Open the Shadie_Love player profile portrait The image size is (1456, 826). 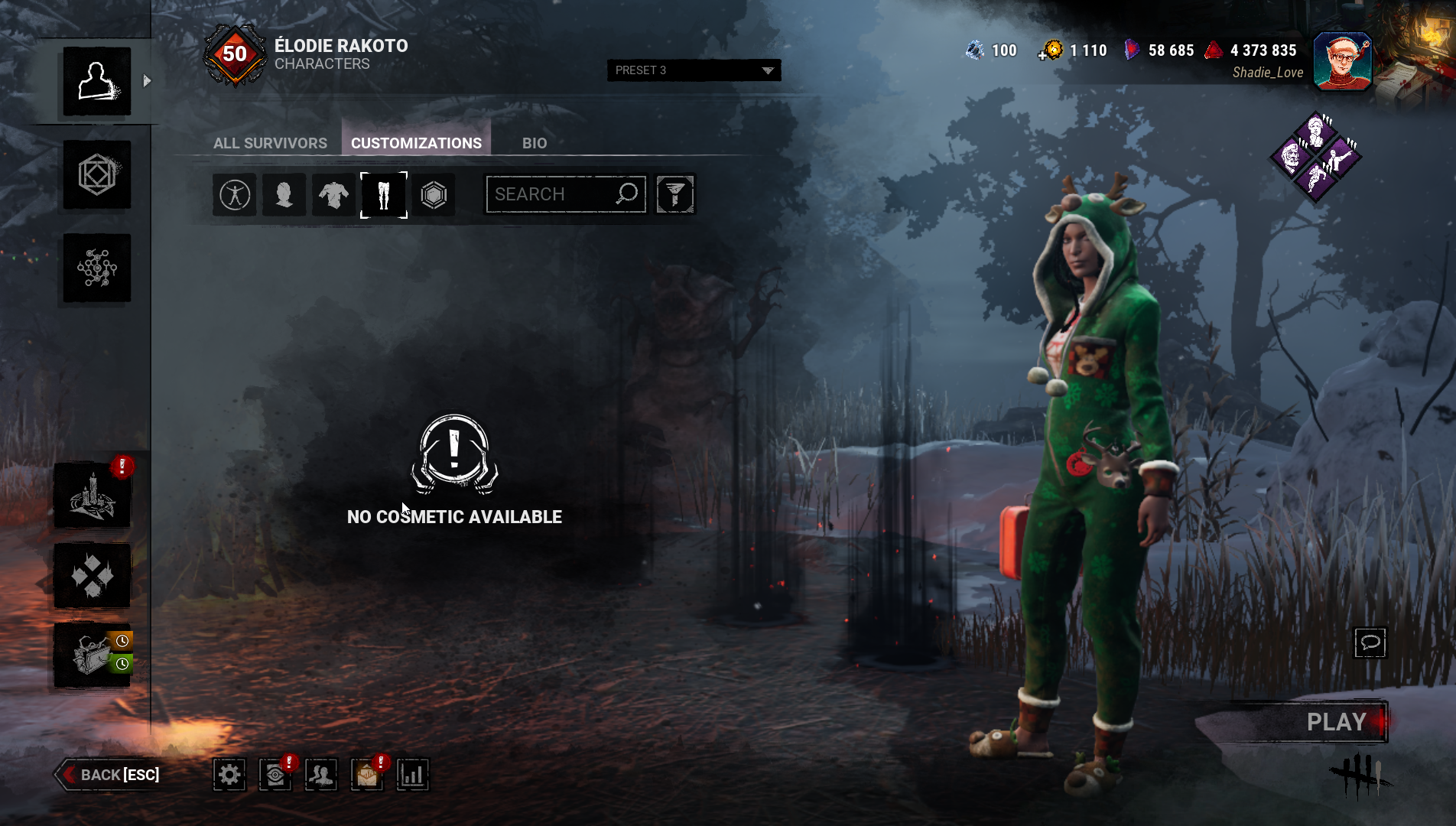[1342, 61]
